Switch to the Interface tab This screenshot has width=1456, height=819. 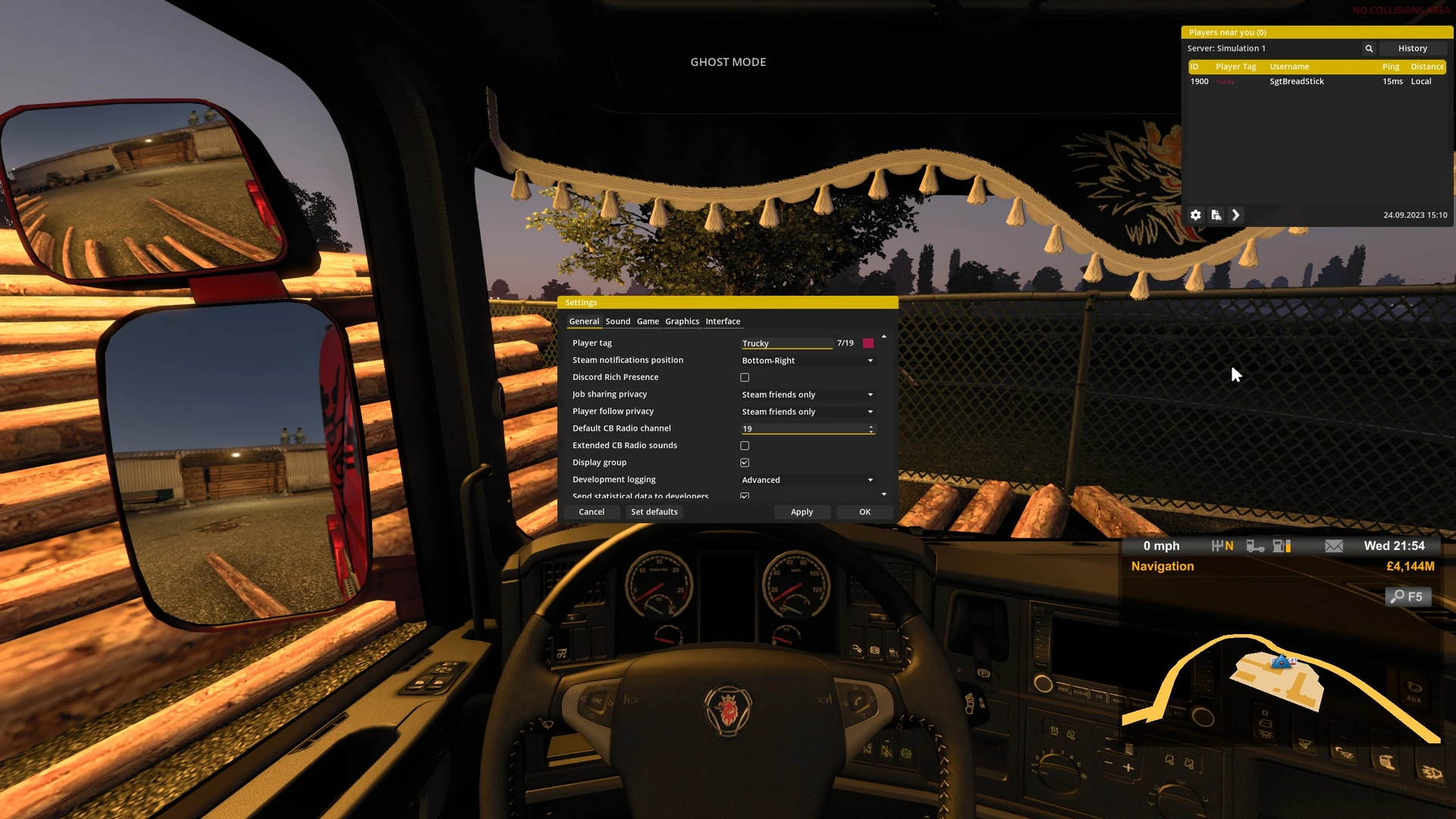coord(723,322)
